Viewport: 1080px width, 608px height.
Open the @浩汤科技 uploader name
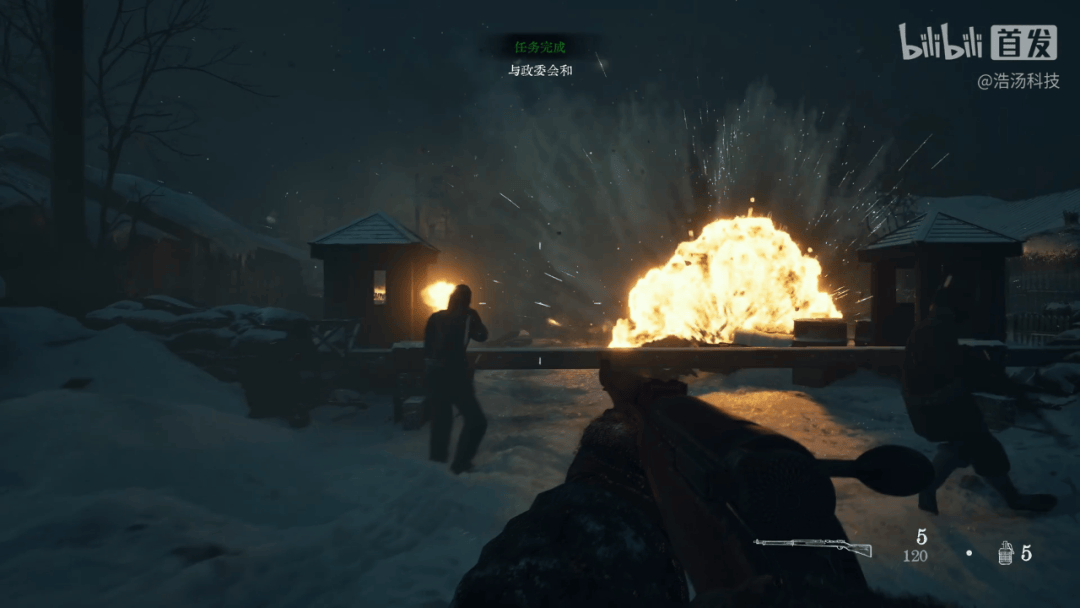click(x=1017, y=82)
